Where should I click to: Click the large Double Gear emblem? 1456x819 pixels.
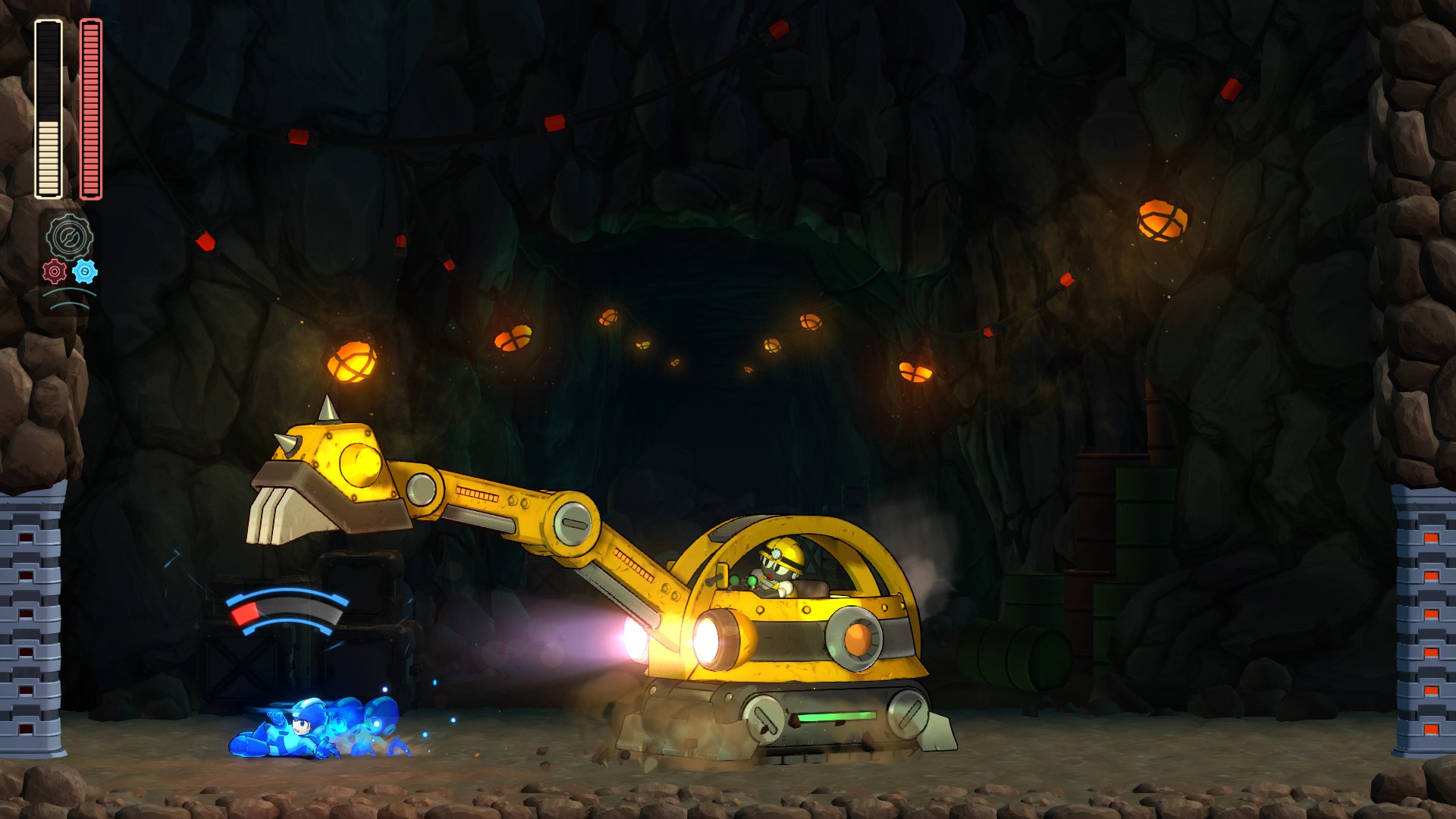[x=70, y=235]
